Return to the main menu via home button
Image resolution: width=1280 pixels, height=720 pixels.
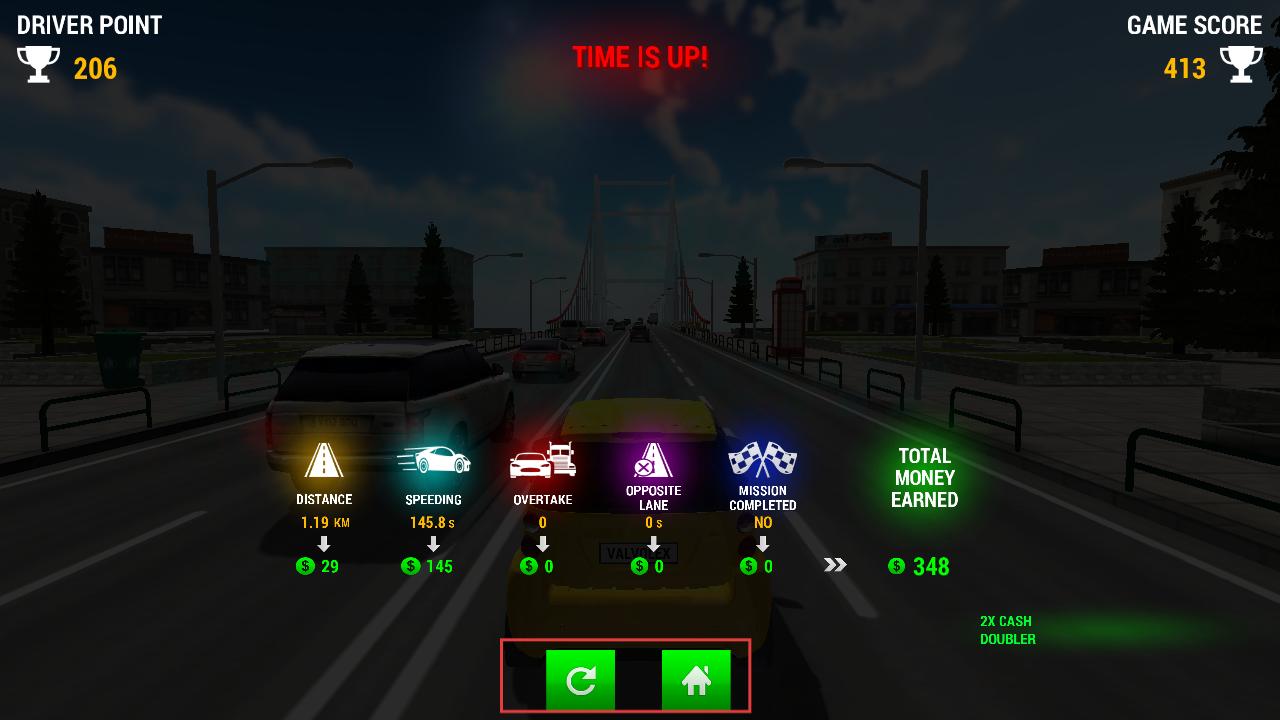(x=696, y=680)
